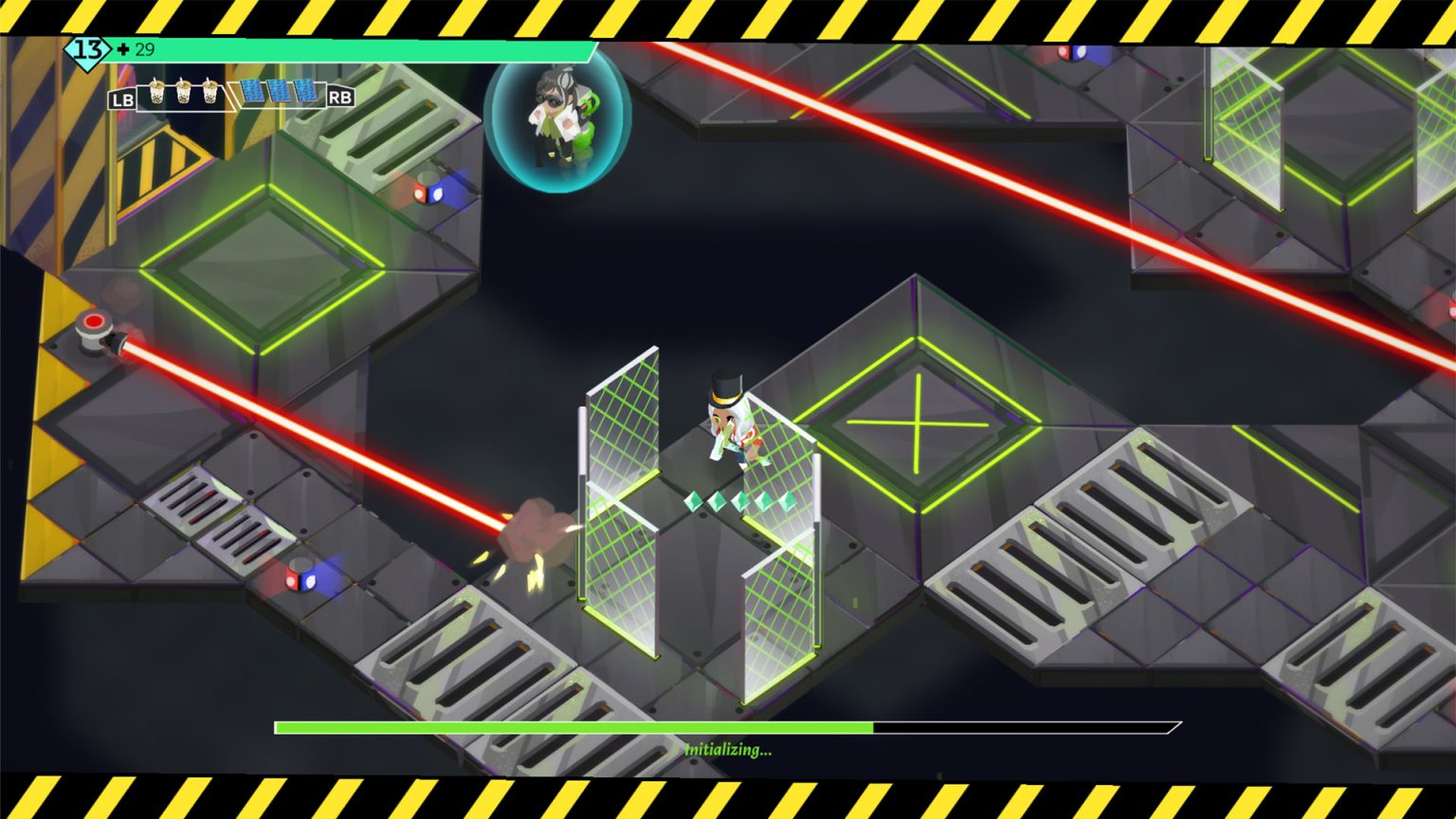Select the rightmost solar panel icon beside RB
The image size is (1456, 819).
point(305,90)
